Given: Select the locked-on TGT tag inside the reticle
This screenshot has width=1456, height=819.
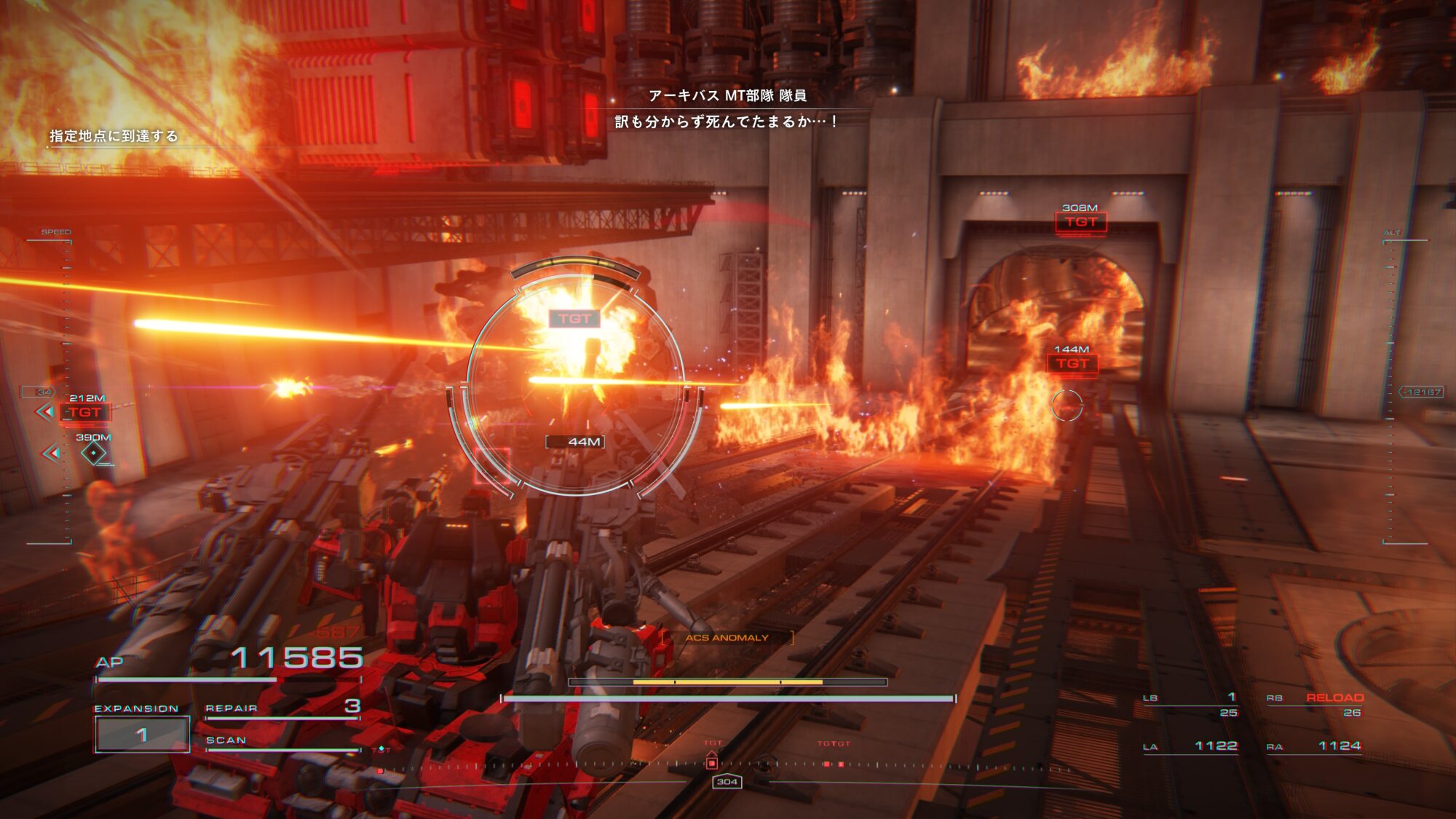Looking at the screenshot, I should [574, 319].
